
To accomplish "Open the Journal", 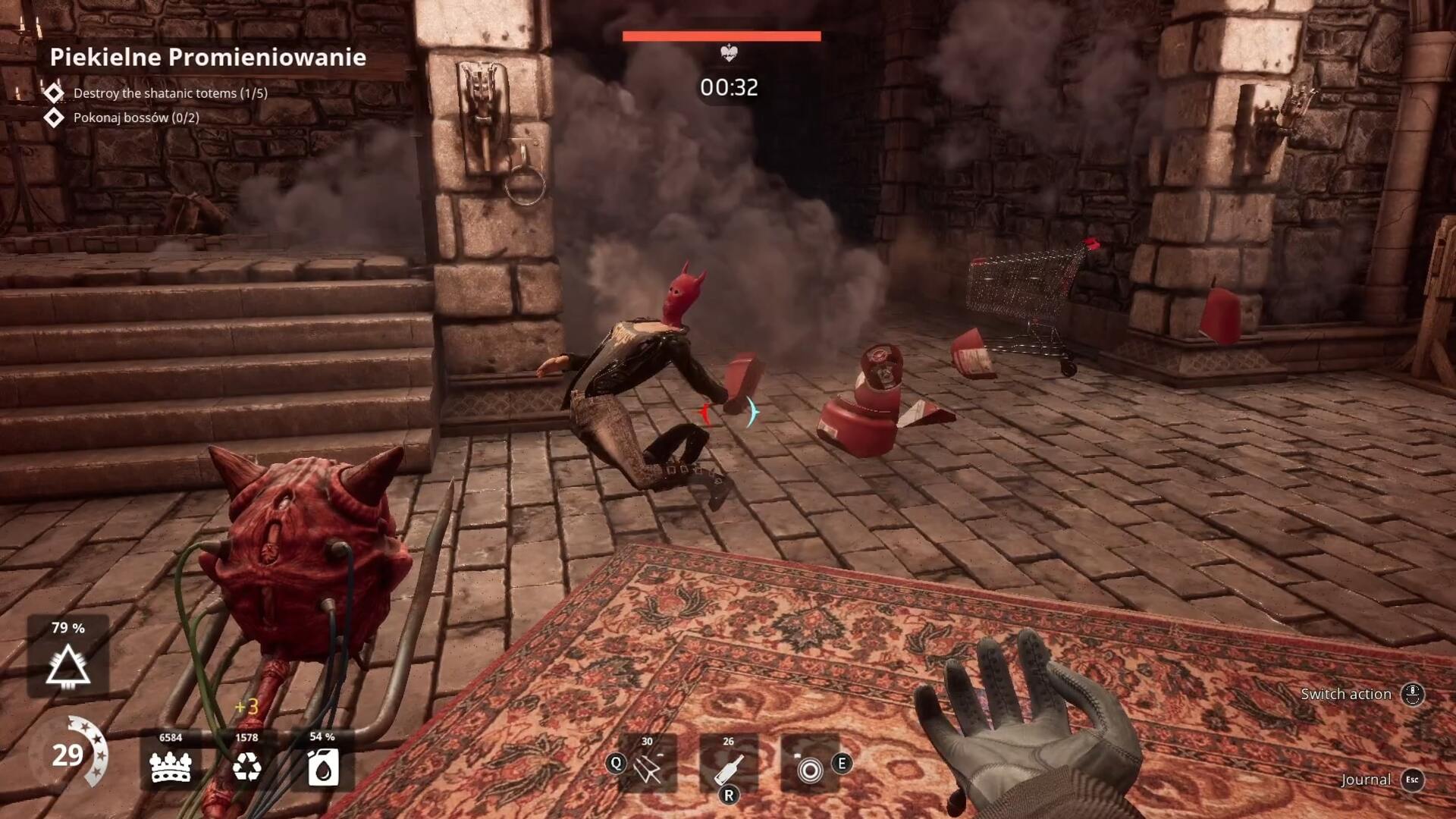I will point(1366,779).
